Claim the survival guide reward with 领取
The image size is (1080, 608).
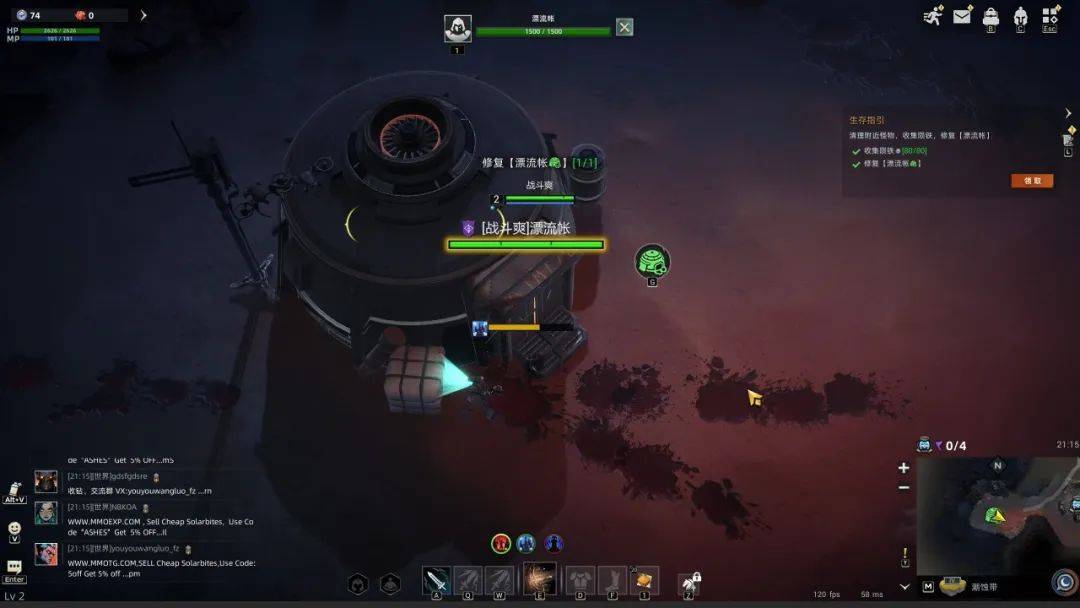[1032, 181]
